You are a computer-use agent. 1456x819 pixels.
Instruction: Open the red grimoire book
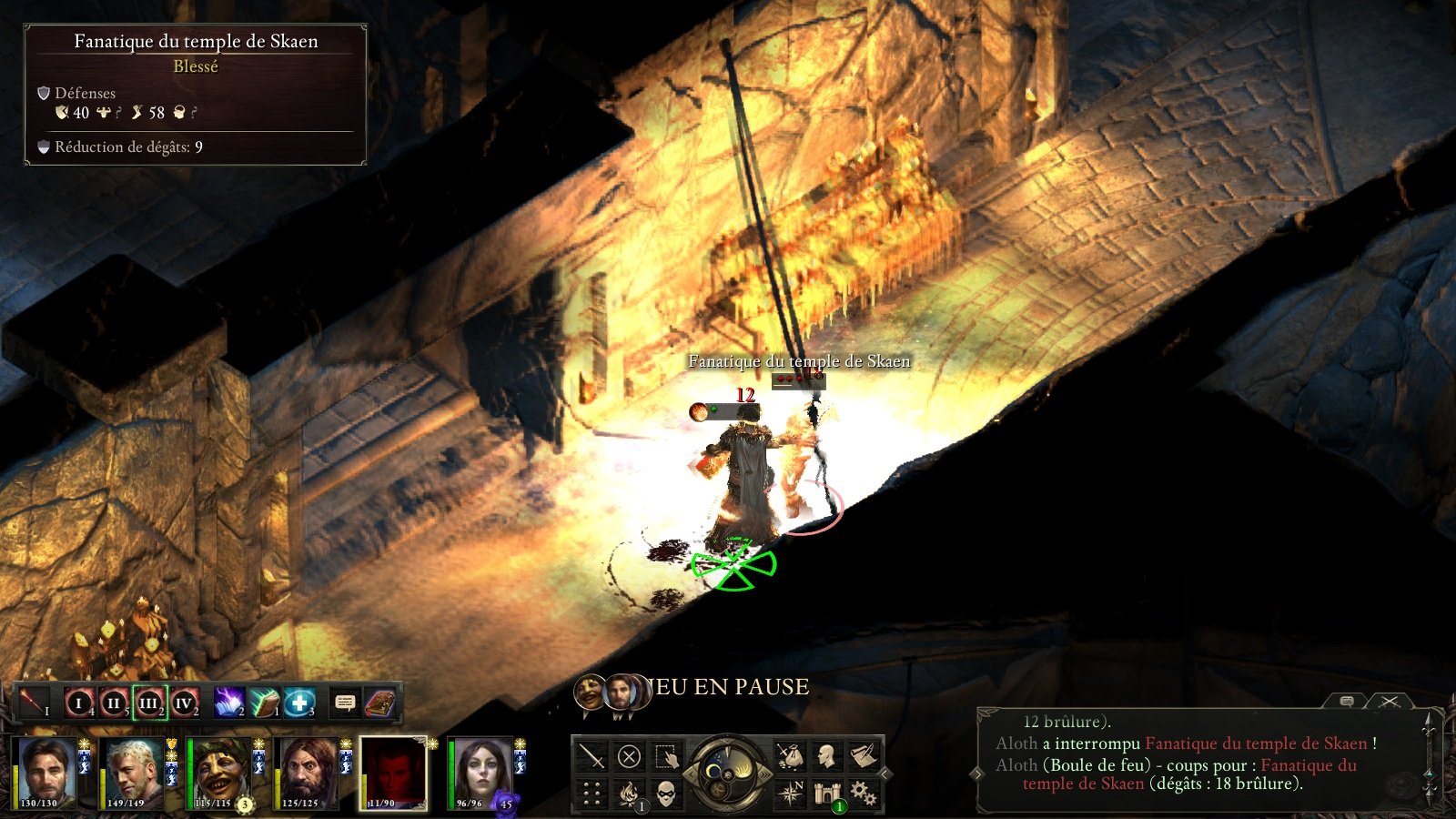coord(379,703)
